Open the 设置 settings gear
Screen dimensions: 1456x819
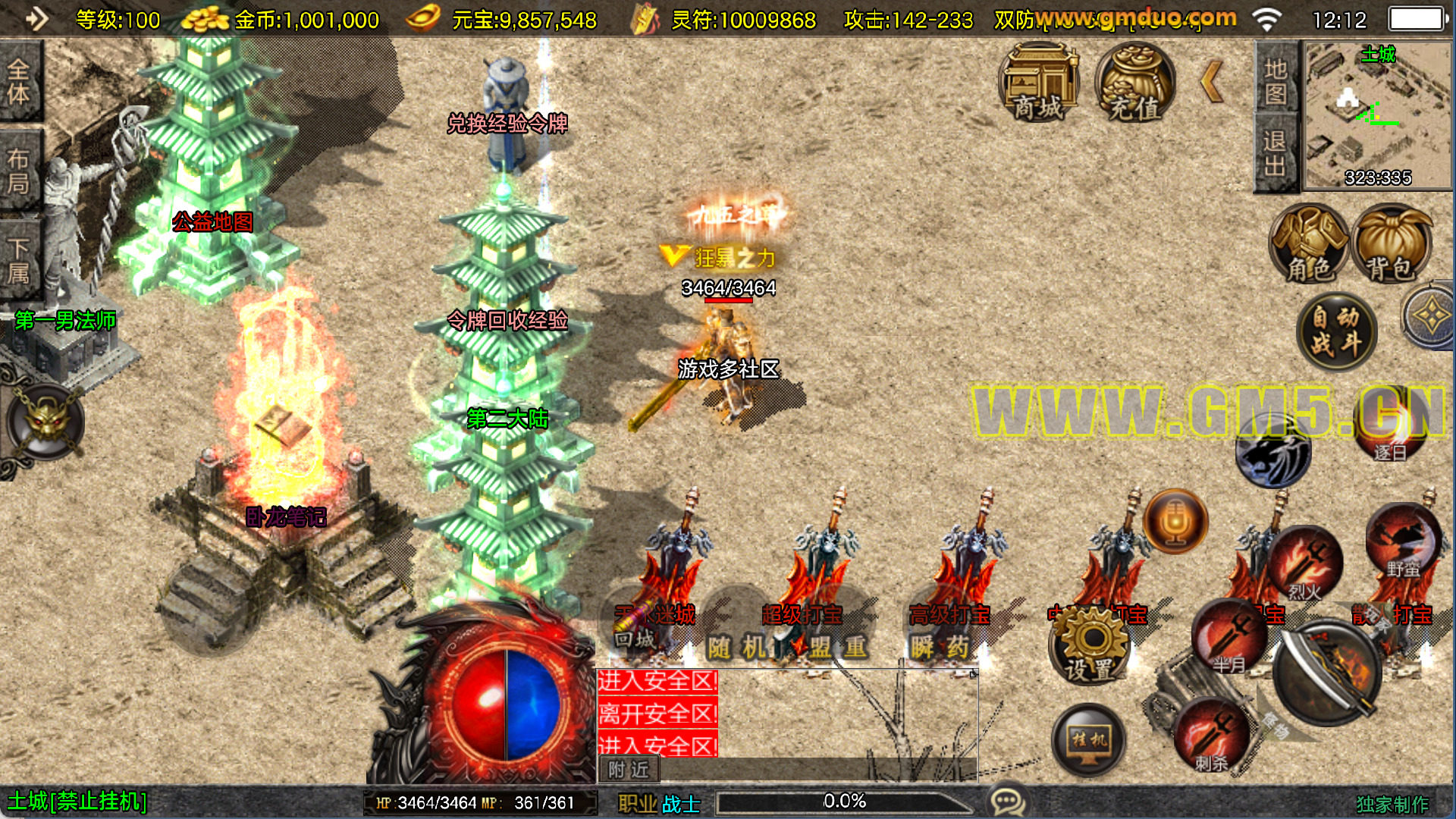click(x=1090, y=646)
